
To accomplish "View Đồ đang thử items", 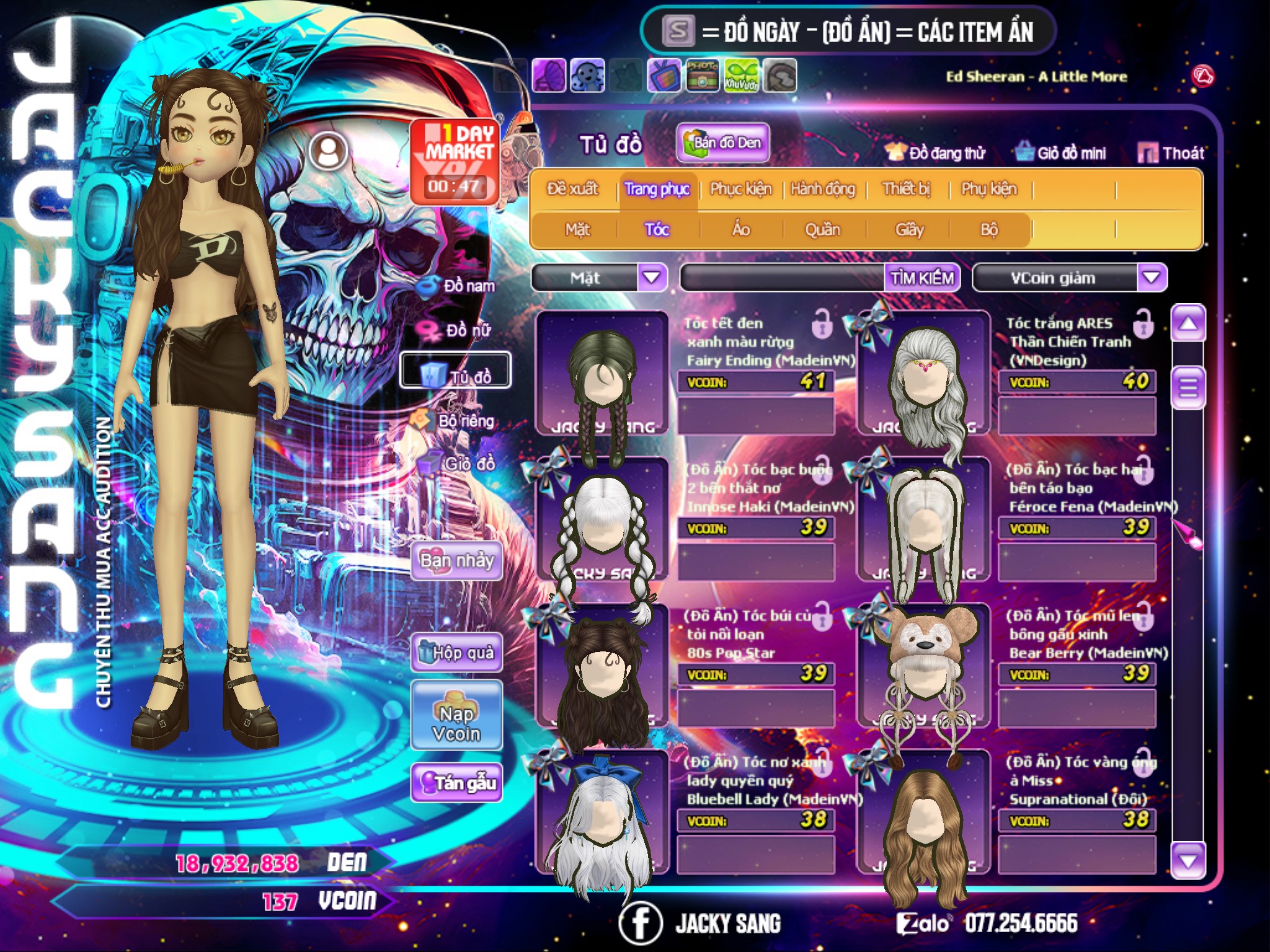I will (x=936, y=153).
